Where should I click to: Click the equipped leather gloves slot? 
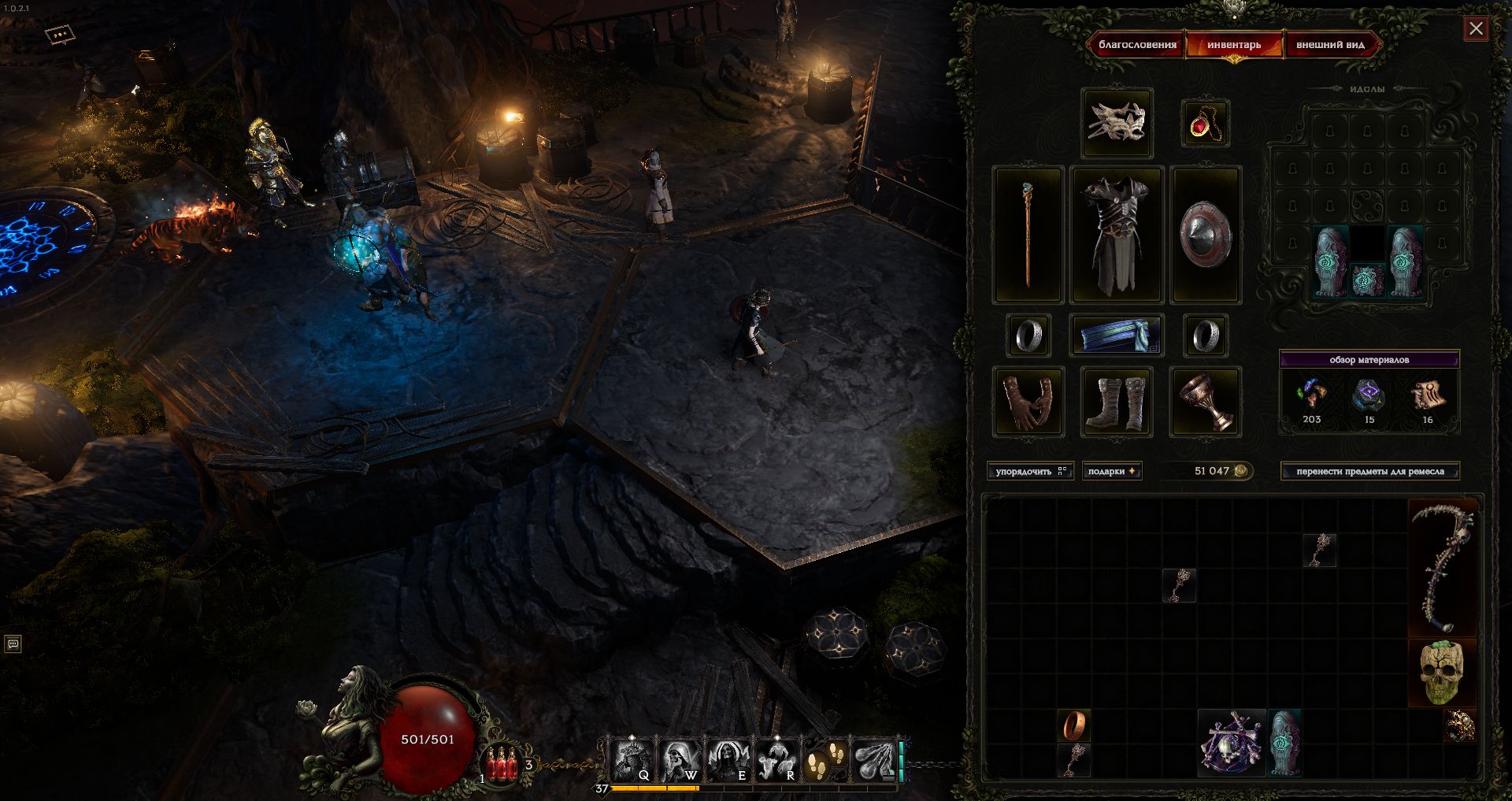[1028, 402]
